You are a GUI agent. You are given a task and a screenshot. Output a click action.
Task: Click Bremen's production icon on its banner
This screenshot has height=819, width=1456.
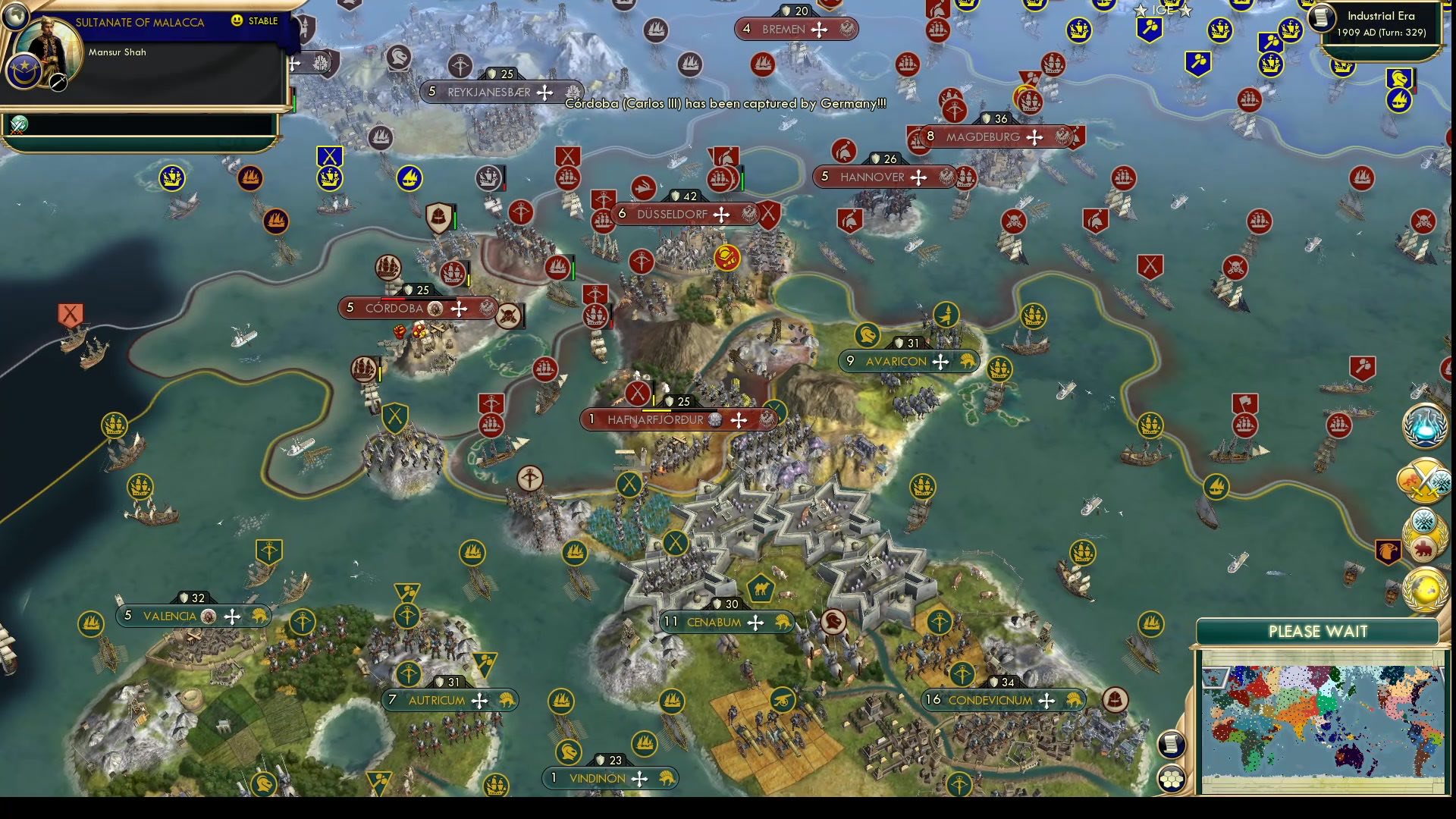coord(846,30)
